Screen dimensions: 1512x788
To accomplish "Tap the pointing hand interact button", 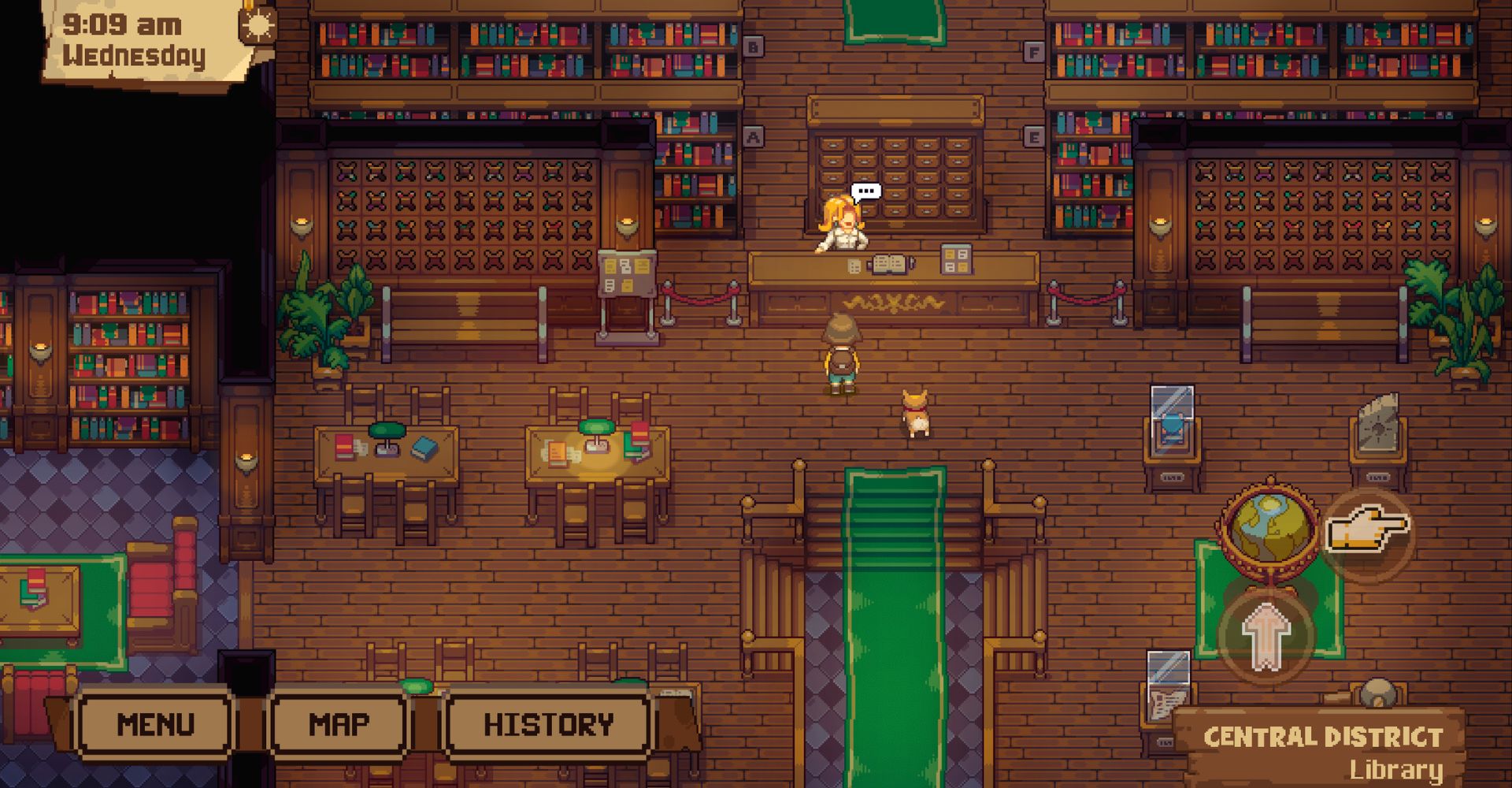I will [x=1367, y=531].
